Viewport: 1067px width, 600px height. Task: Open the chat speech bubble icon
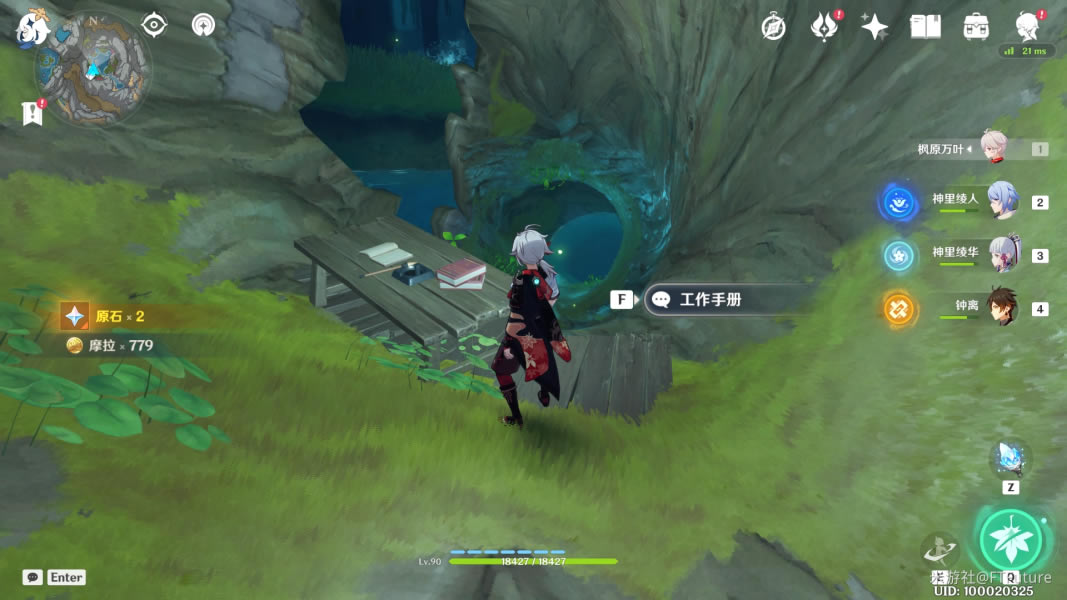[x=33, y=577]
